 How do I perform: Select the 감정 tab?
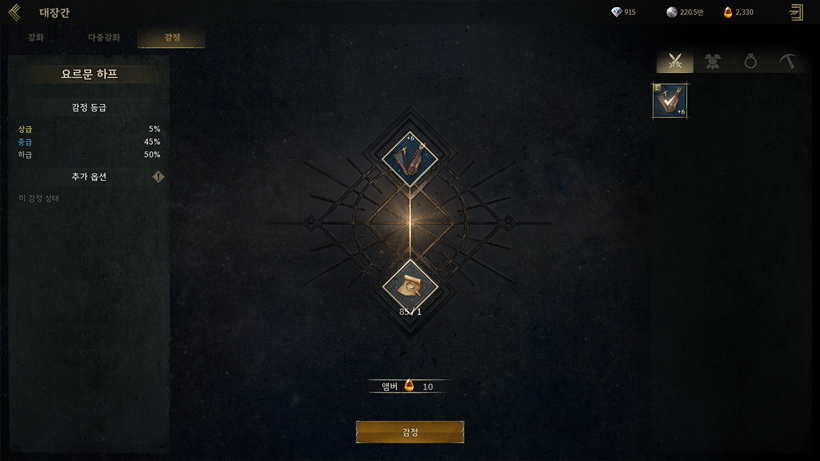(x=172, y=37)
